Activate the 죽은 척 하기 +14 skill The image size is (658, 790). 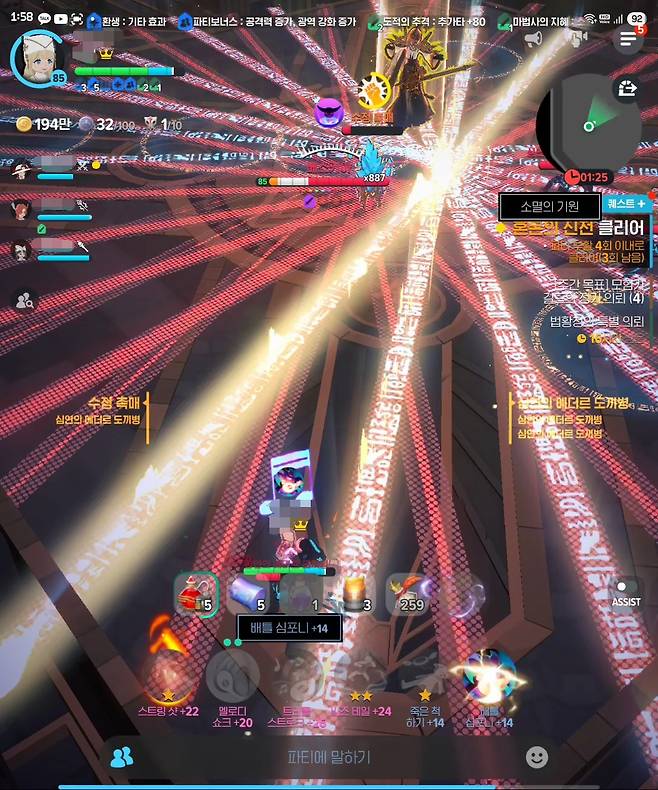point(424,676)
